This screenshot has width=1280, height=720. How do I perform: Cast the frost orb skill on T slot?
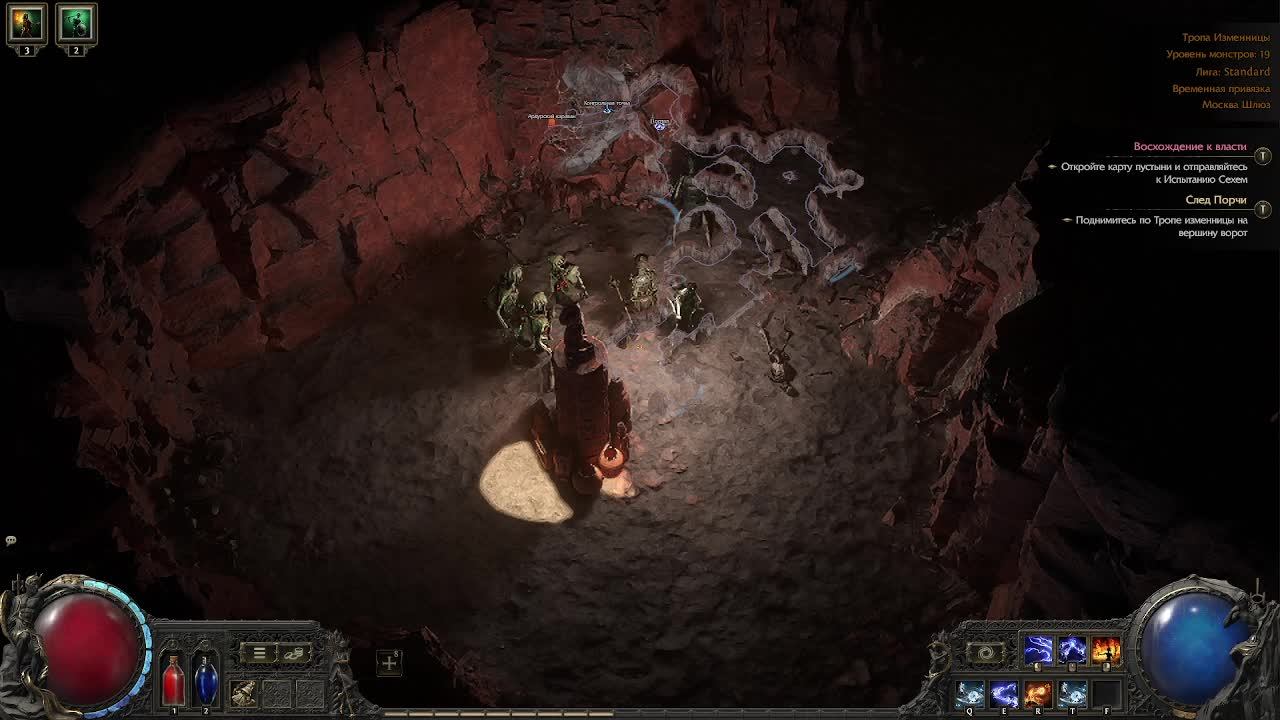pos(1072,694)
